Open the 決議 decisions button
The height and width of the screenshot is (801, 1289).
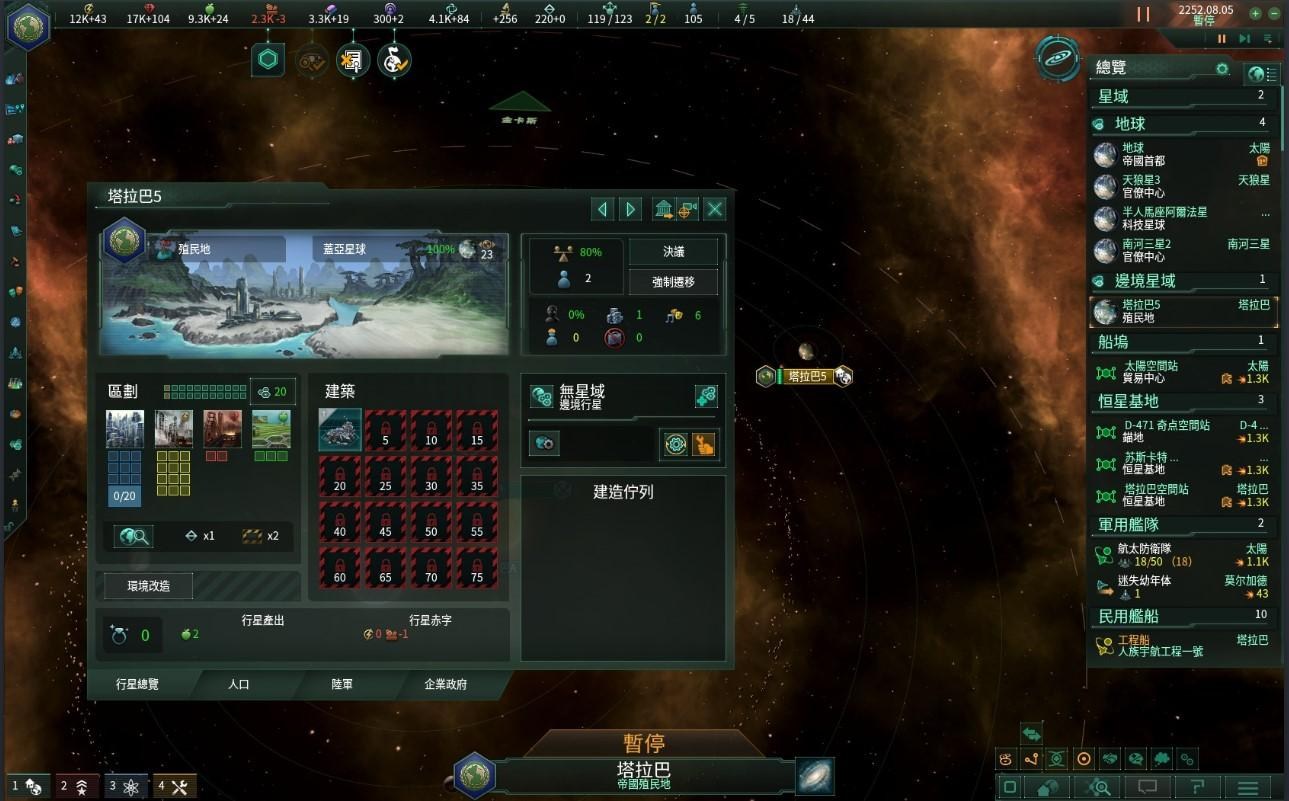(673, 252)
